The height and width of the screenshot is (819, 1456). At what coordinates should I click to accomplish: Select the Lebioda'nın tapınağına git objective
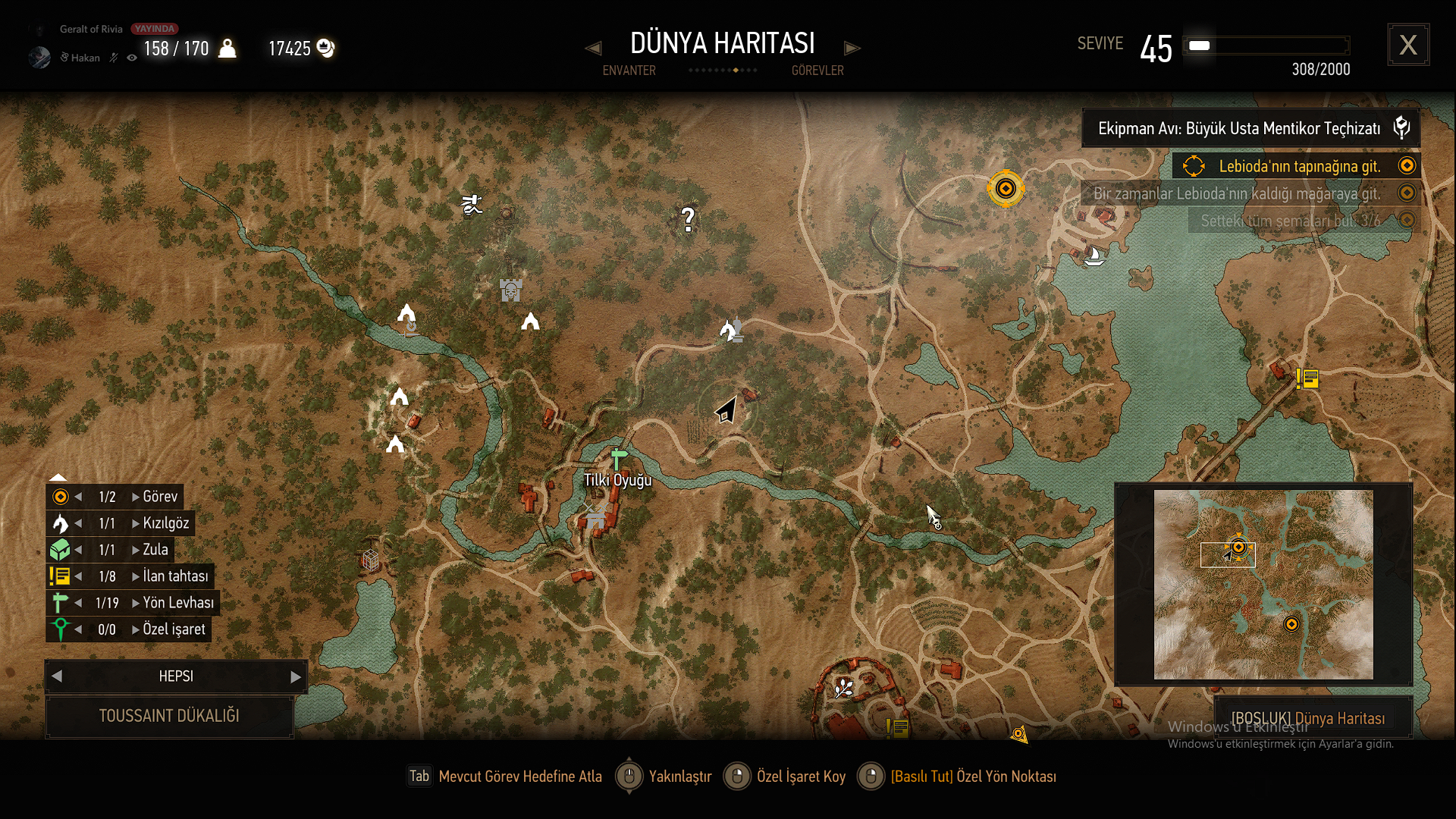click(x=1299, y=166)
